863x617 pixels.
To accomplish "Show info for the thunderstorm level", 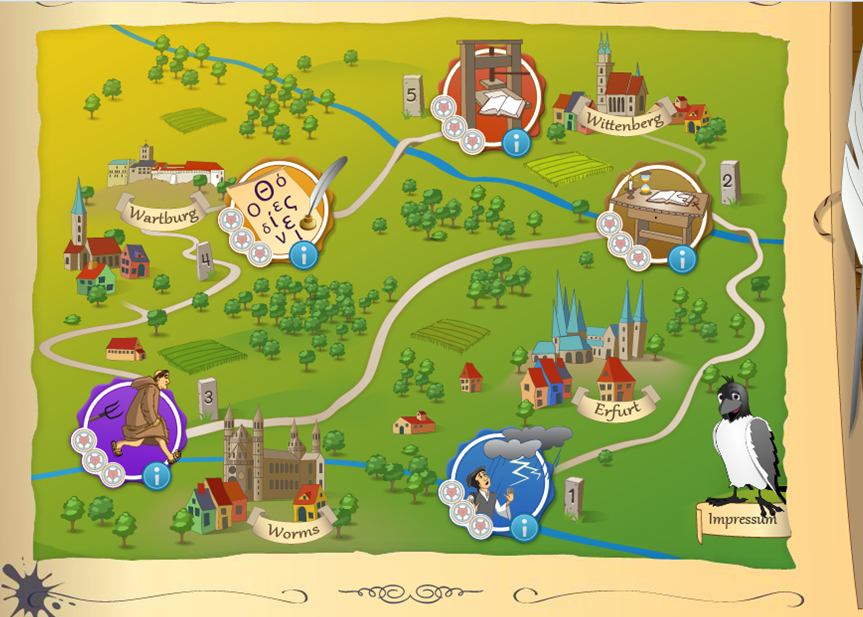I will click(x=523, y=527).
